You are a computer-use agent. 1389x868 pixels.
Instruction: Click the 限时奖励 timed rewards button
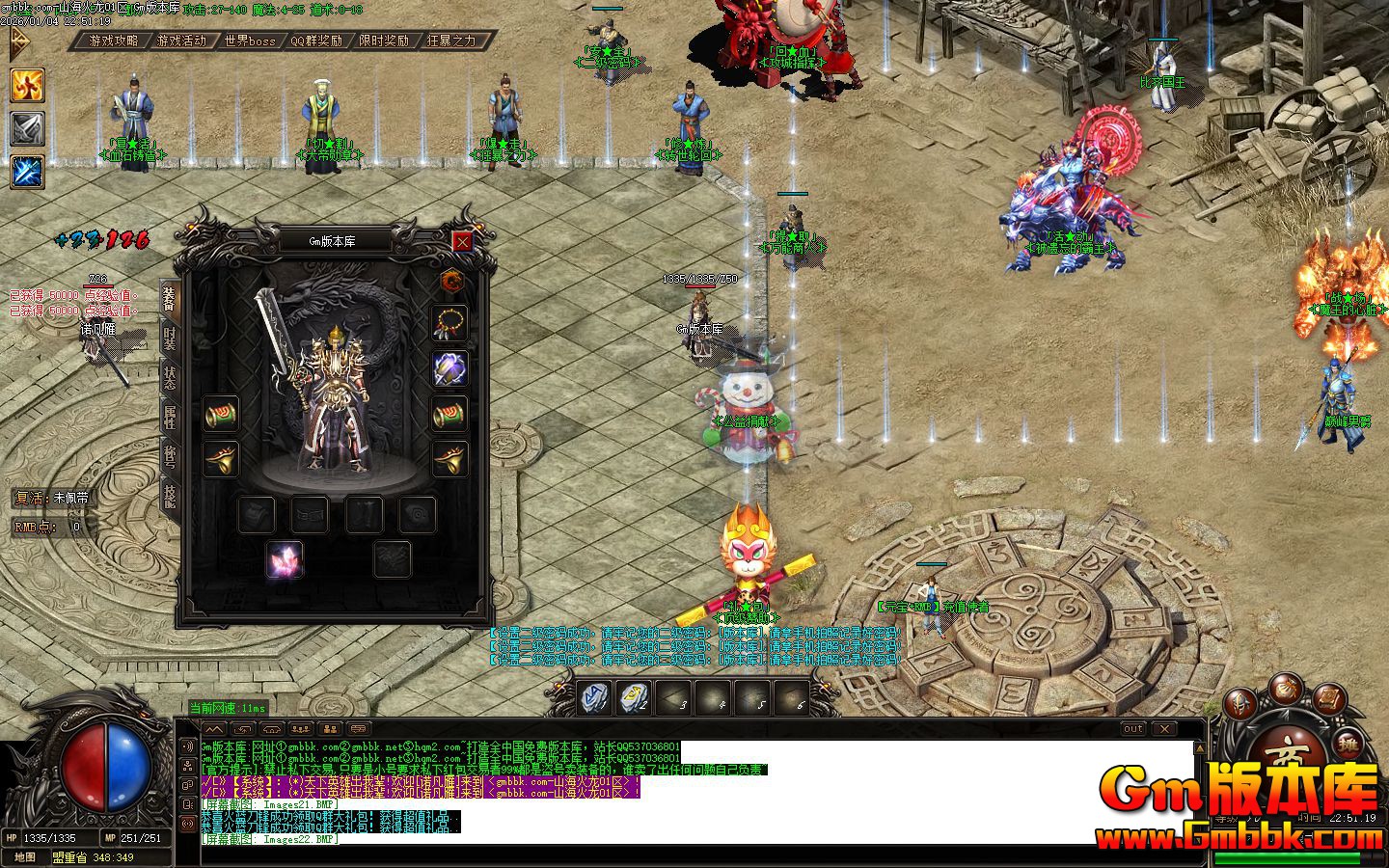tap(384, 41)
